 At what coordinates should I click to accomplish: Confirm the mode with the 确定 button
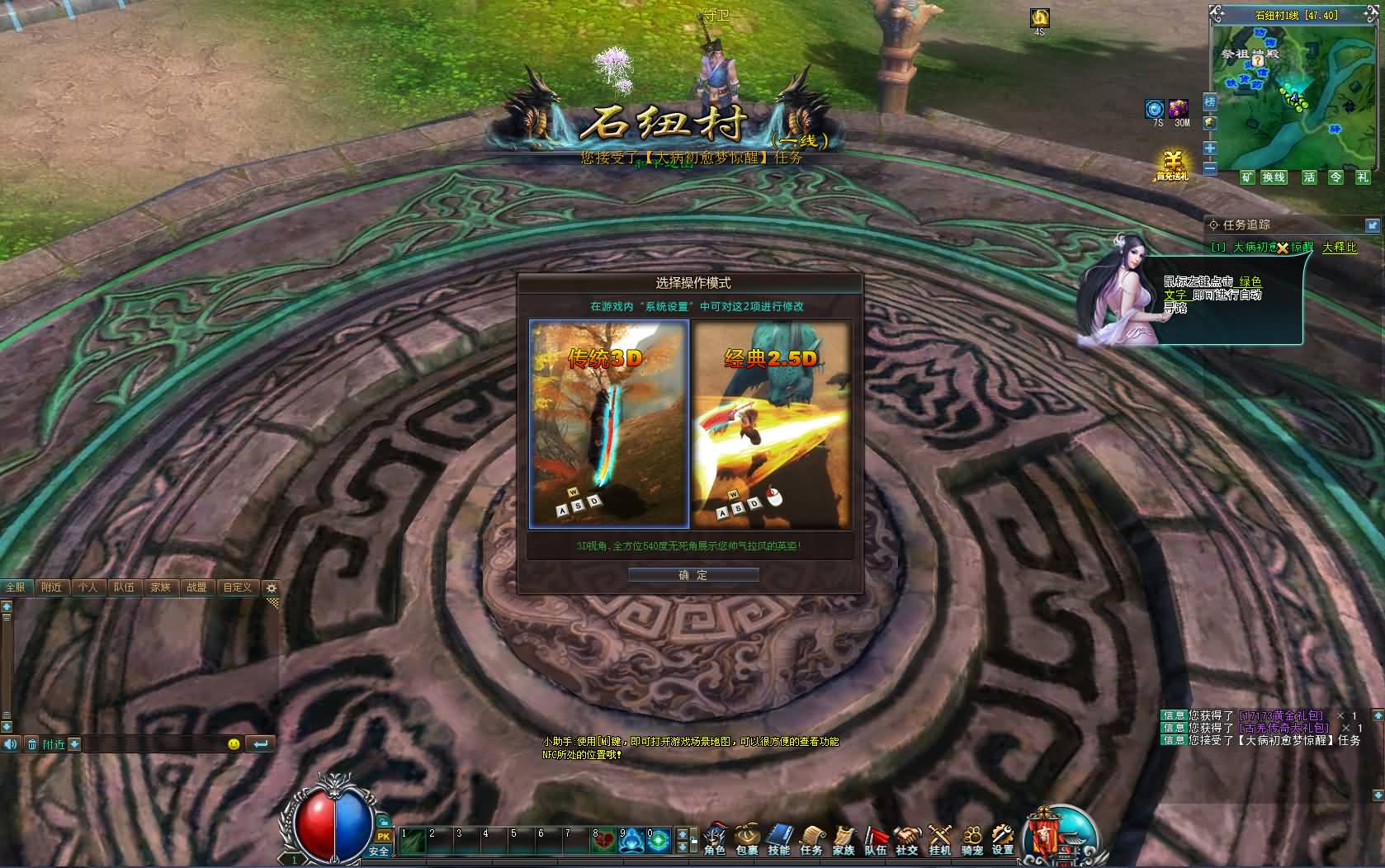point(693,575)
